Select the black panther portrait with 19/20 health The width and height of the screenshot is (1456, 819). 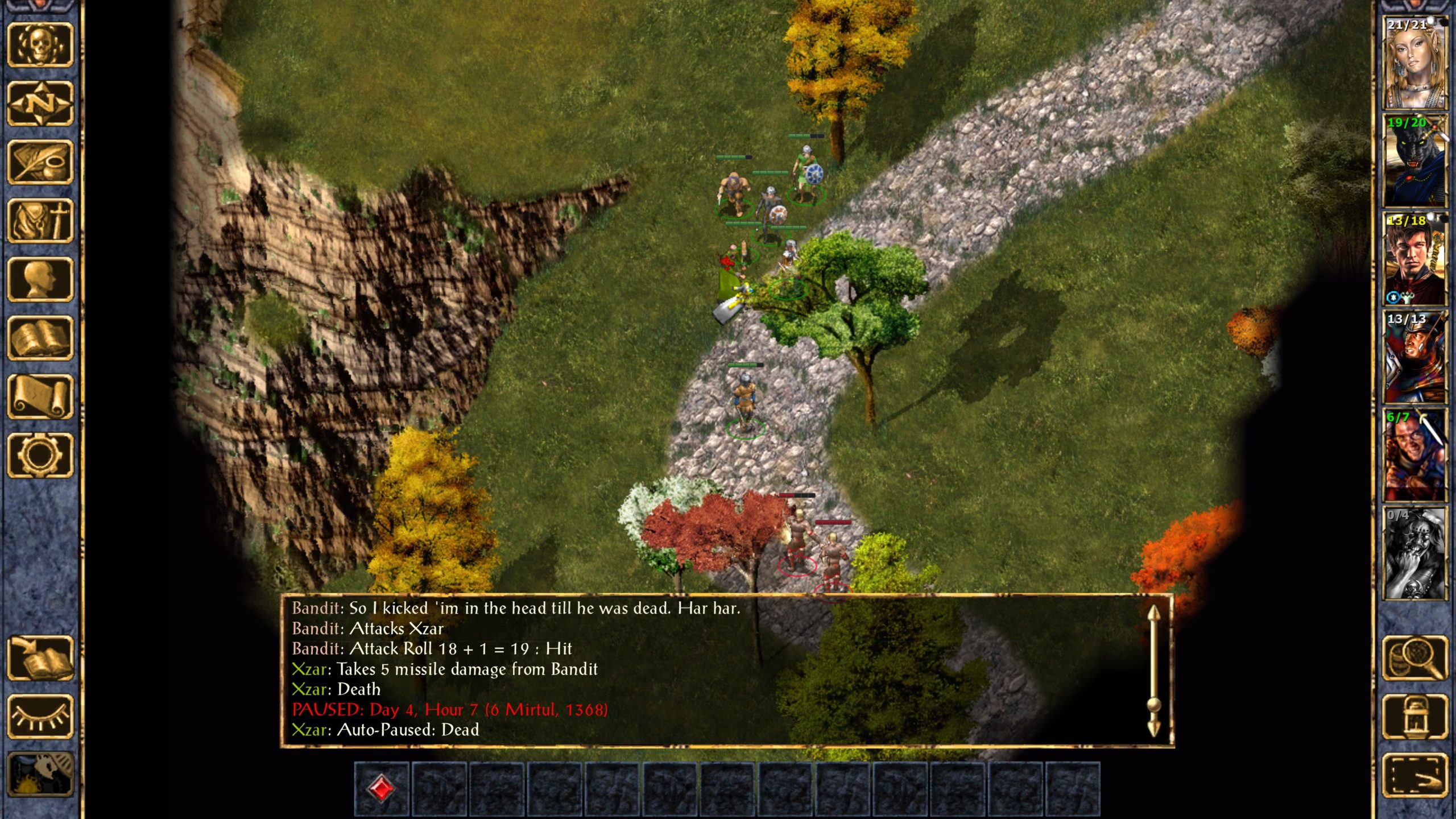1414,160
